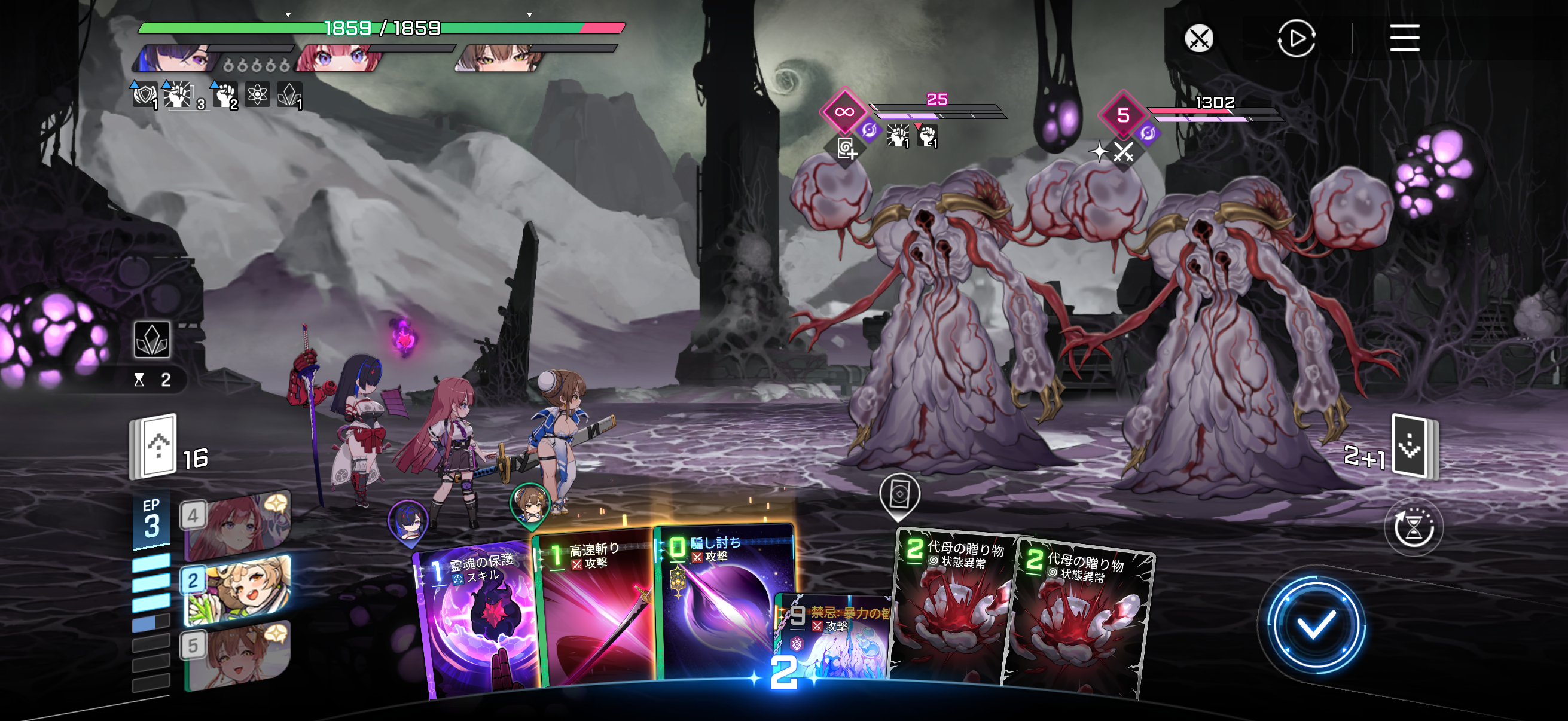Screen dimensions: 1568x721
Task: Open the discard pile showing 2+1
Action: click(1413, 446)
